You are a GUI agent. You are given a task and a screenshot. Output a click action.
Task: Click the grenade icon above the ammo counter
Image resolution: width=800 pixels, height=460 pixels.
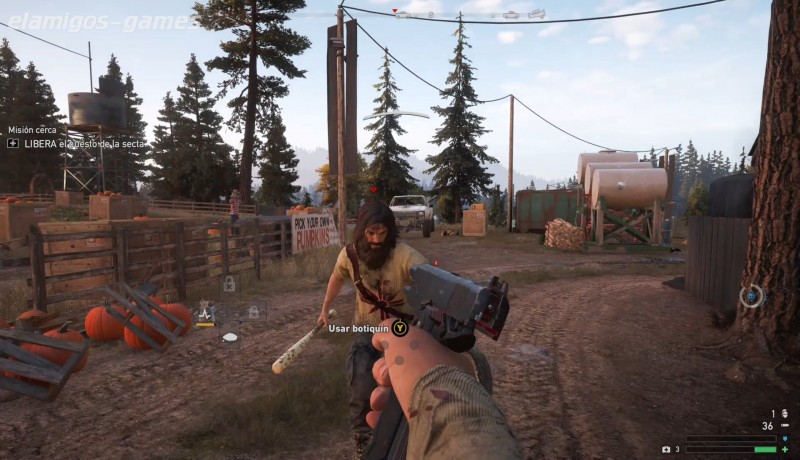[783, 412]
